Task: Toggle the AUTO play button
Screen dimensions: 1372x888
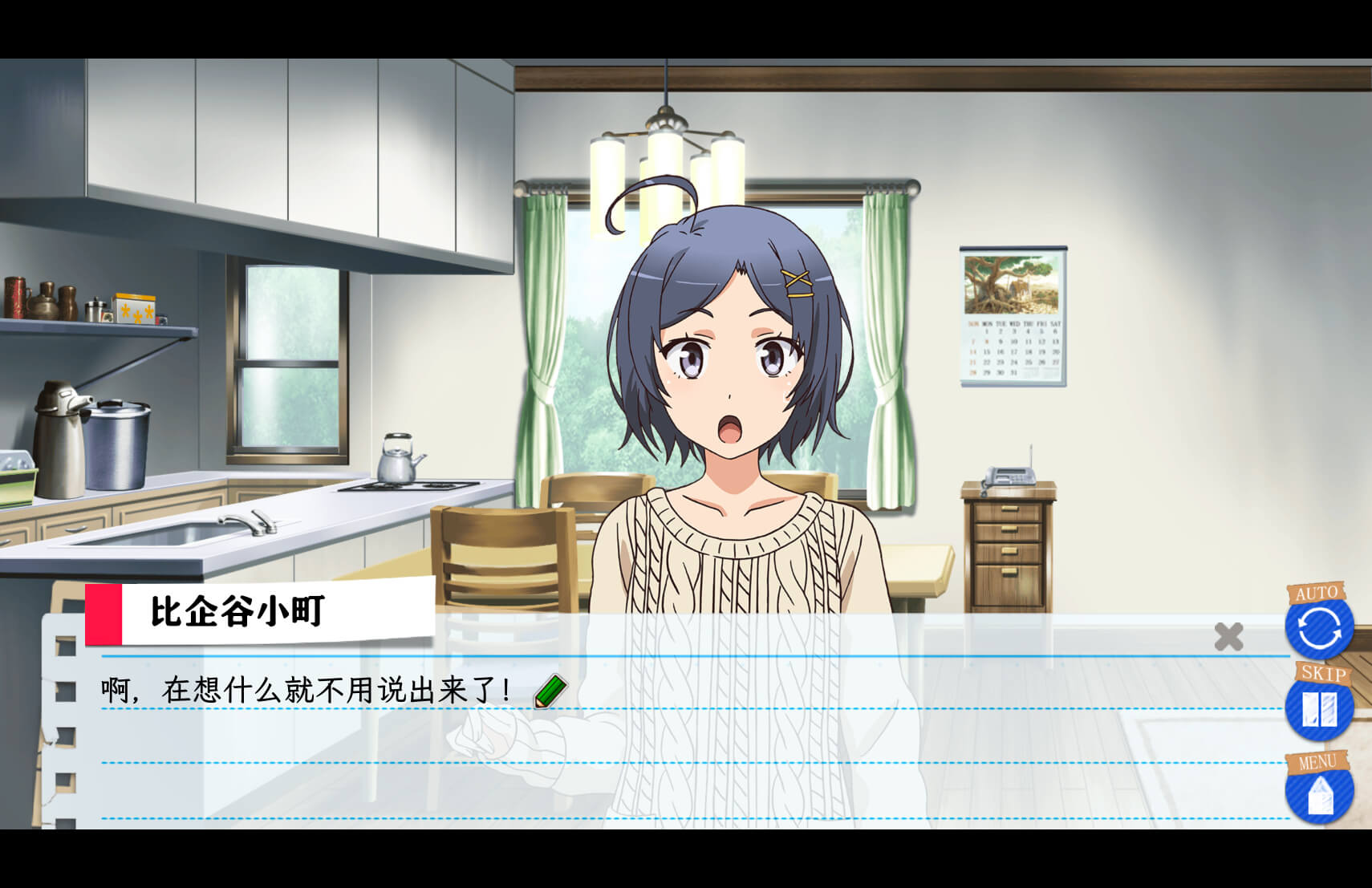Action: pos(1319,626)
